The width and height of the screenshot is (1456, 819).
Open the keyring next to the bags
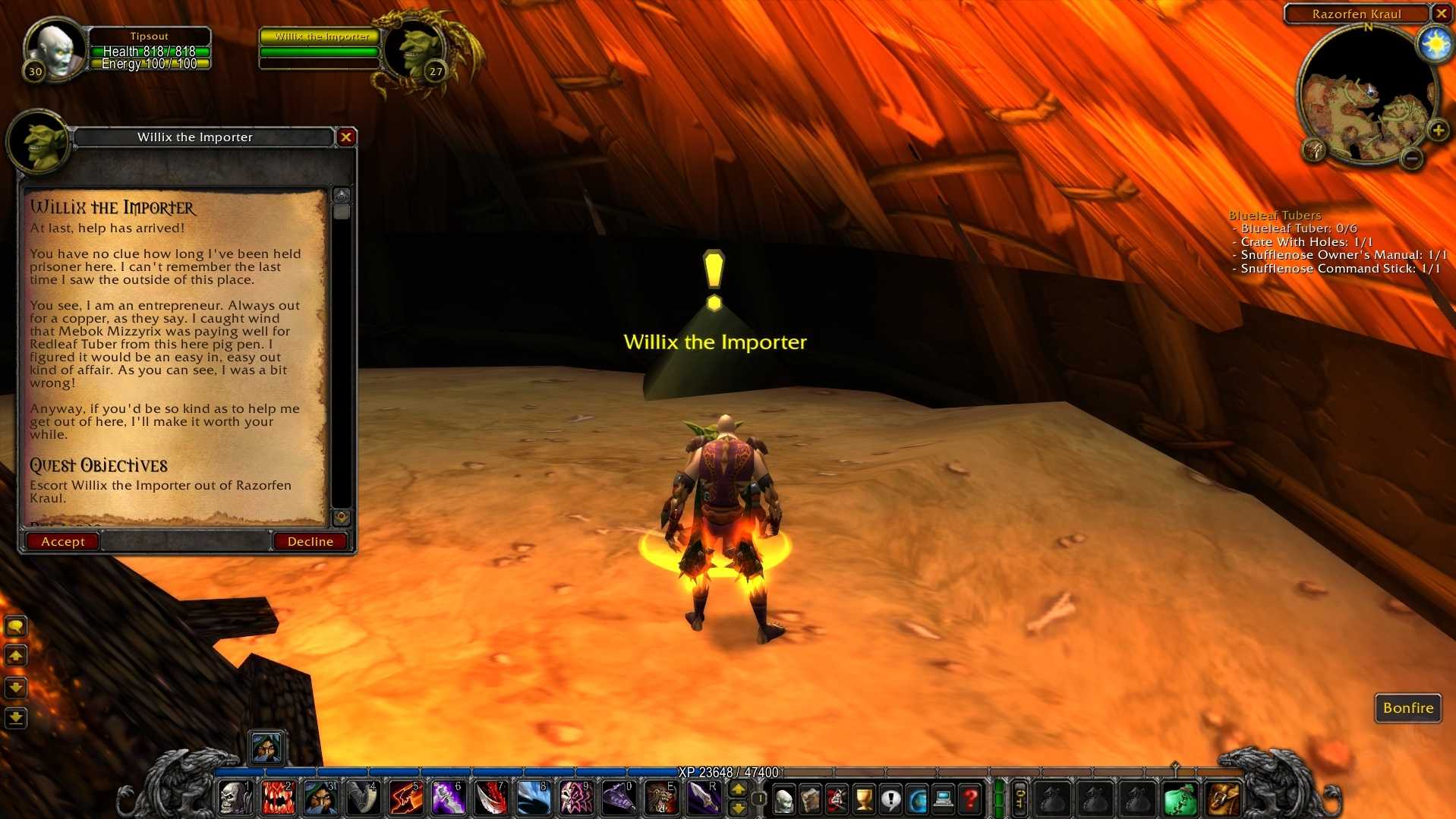1020,799
